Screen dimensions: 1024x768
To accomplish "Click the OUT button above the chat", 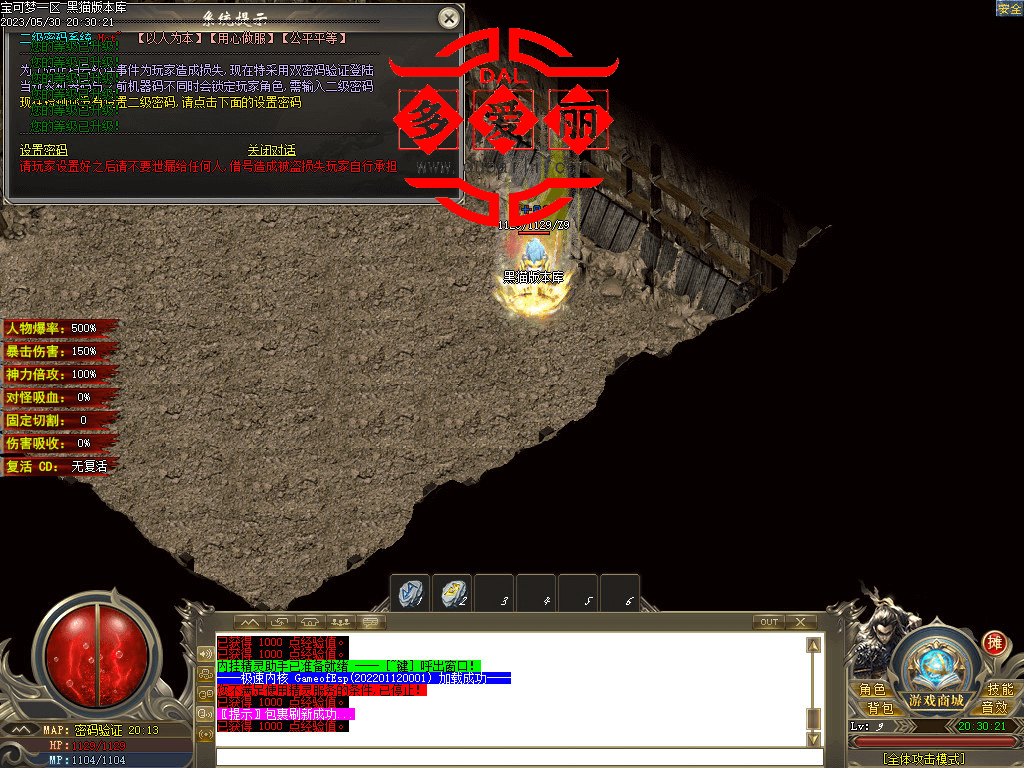I will 768,622.
